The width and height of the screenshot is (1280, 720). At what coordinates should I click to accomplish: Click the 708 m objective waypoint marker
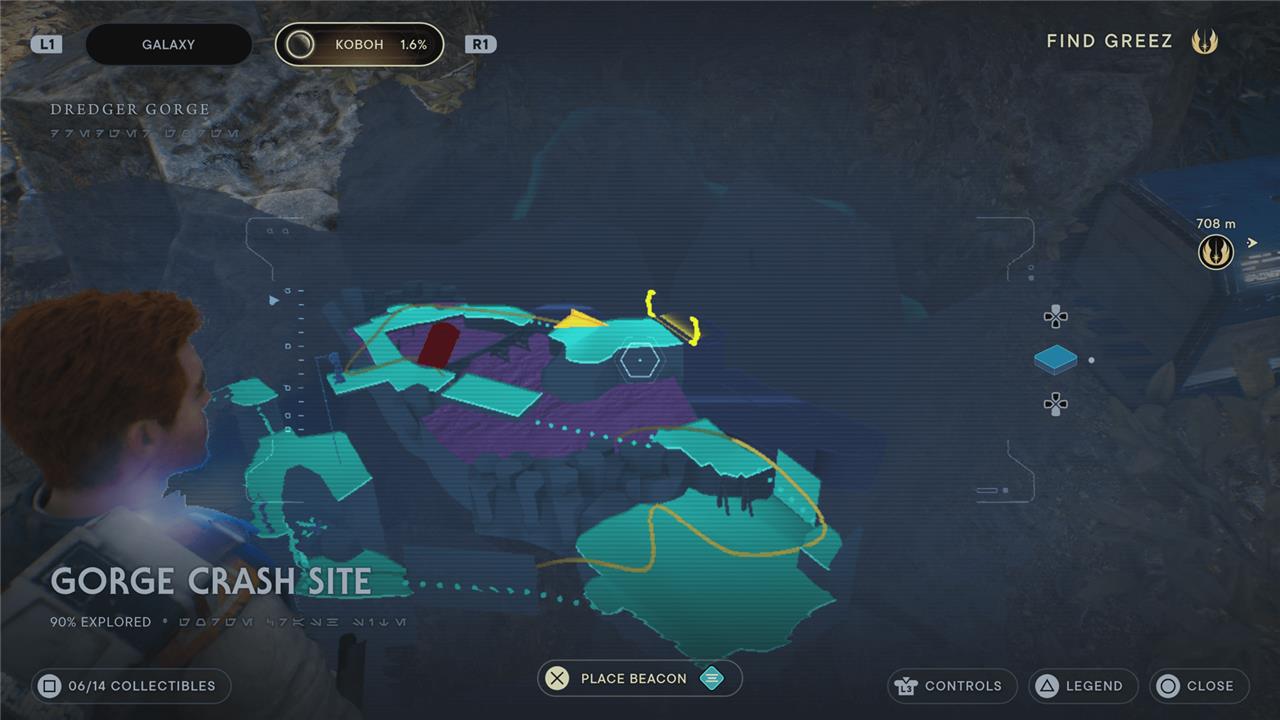coord(1216,252)
